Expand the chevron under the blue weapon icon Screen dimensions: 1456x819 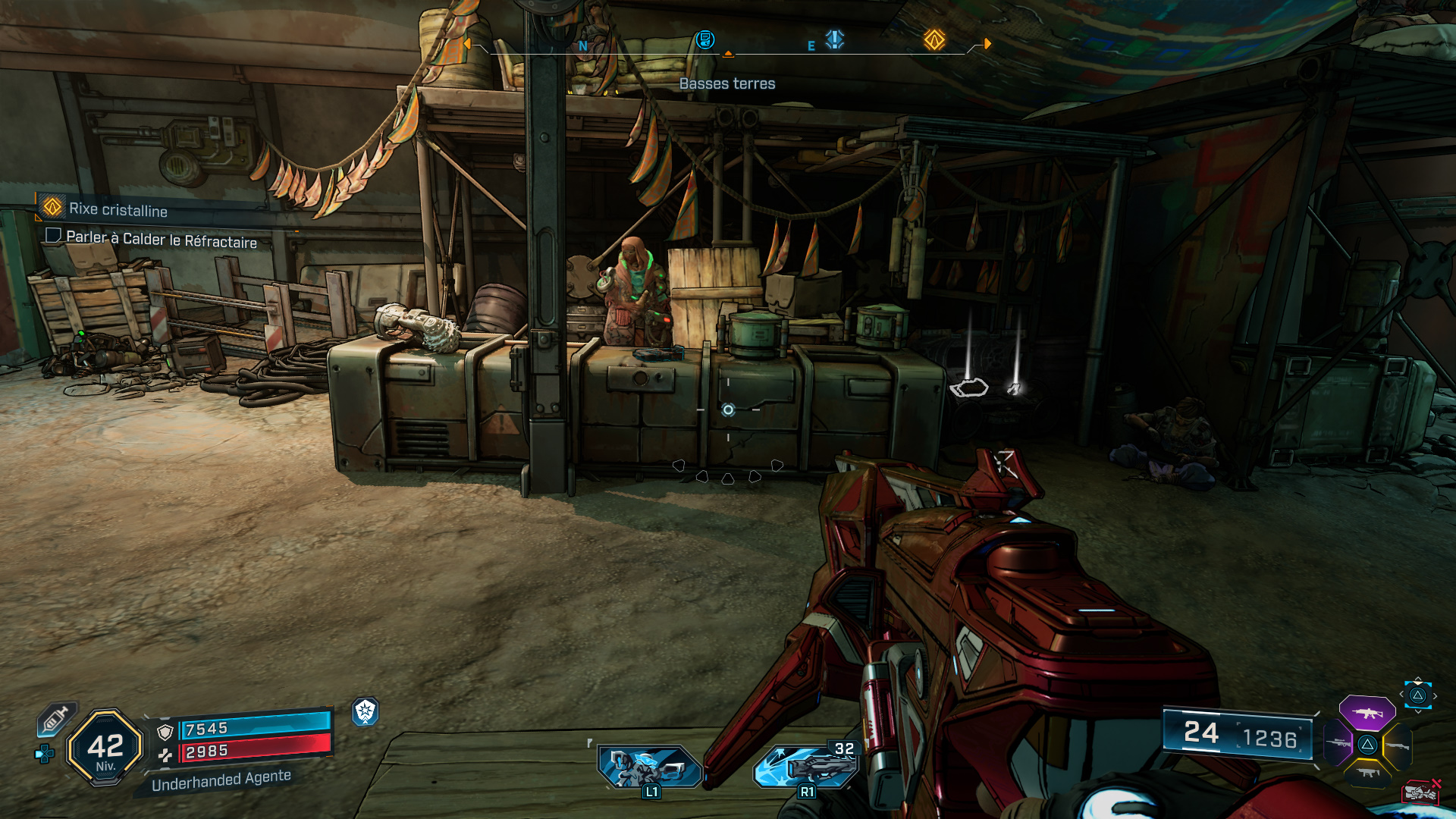(x=1418, y=711)
